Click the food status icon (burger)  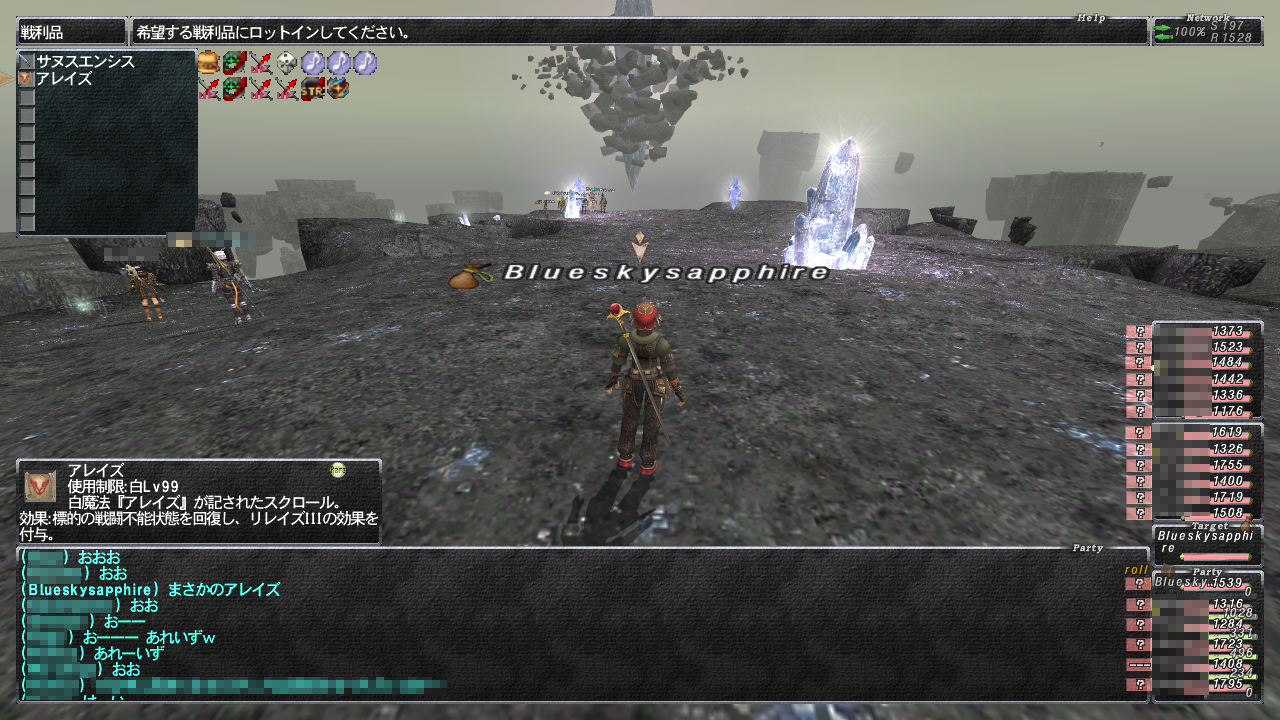click(208, 63)
